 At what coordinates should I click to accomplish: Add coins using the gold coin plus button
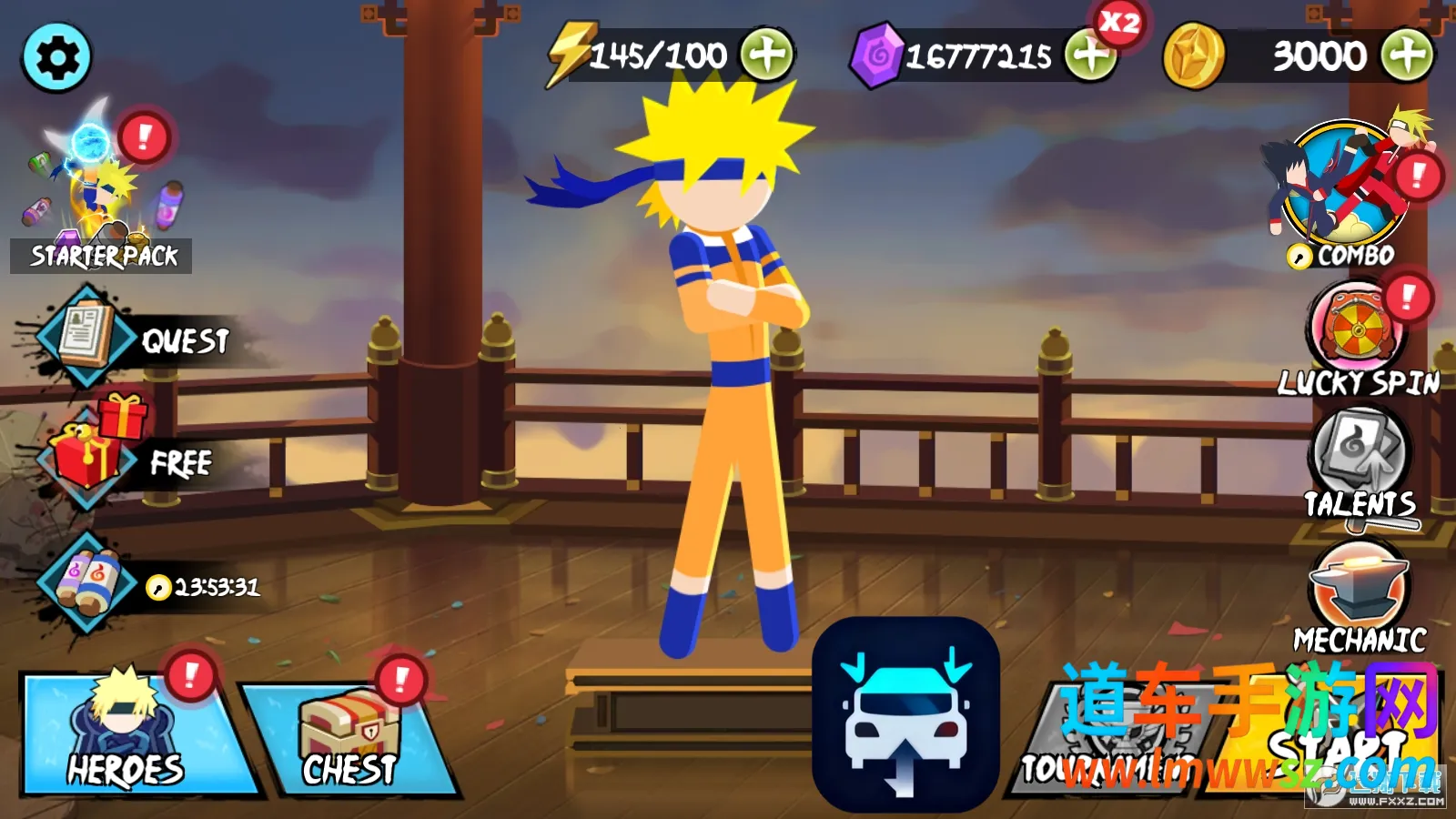1407,56
